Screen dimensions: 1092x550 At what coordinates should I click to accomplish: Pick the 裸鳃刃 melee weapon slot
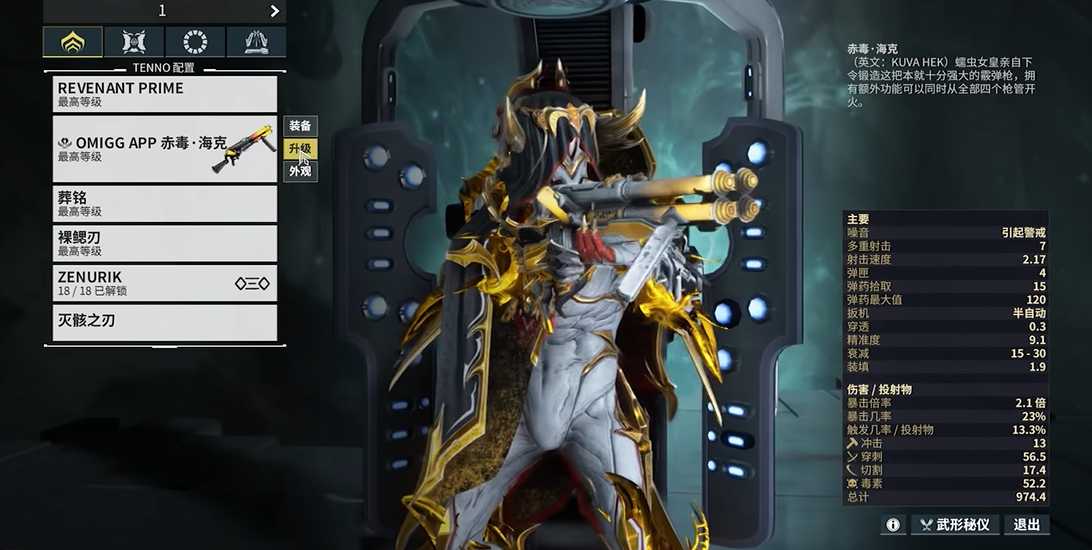point(165,243)
